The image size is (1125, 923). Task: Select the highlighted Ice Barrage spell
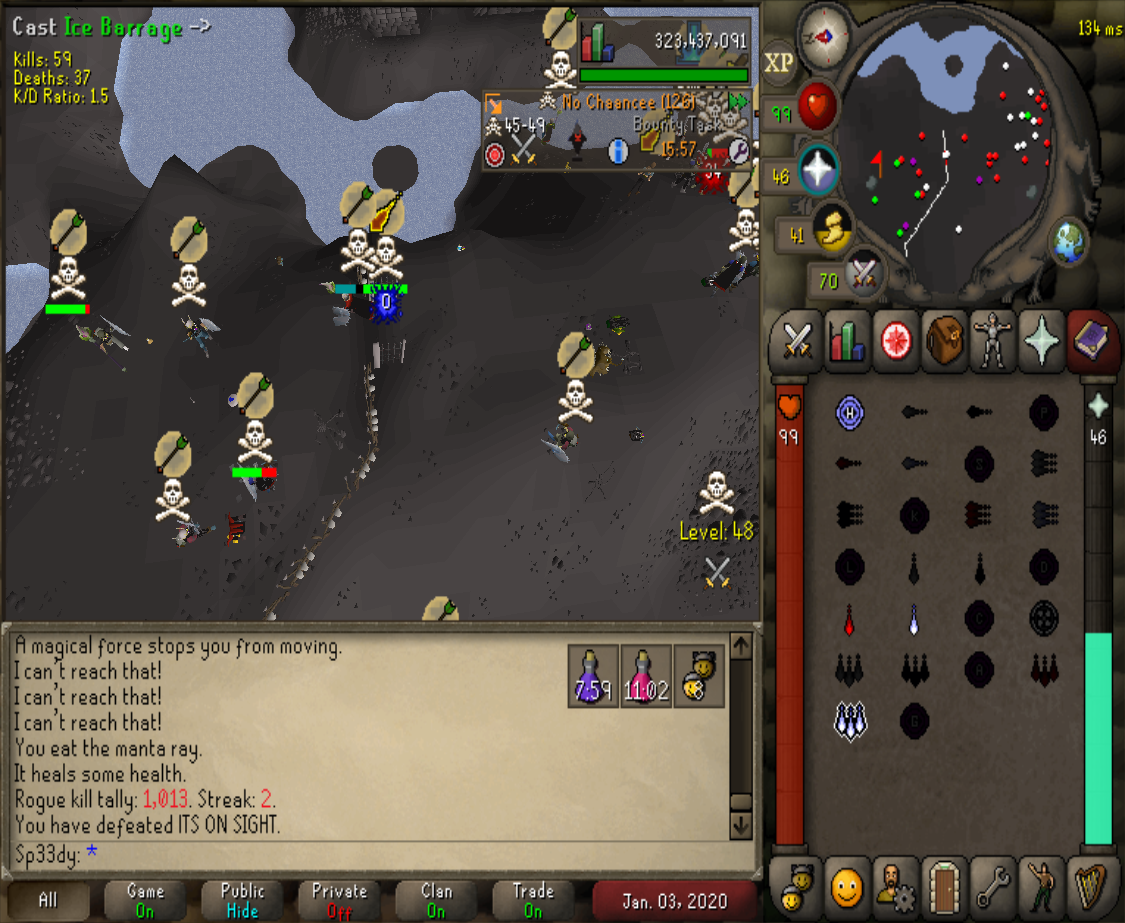click(850, 719)
